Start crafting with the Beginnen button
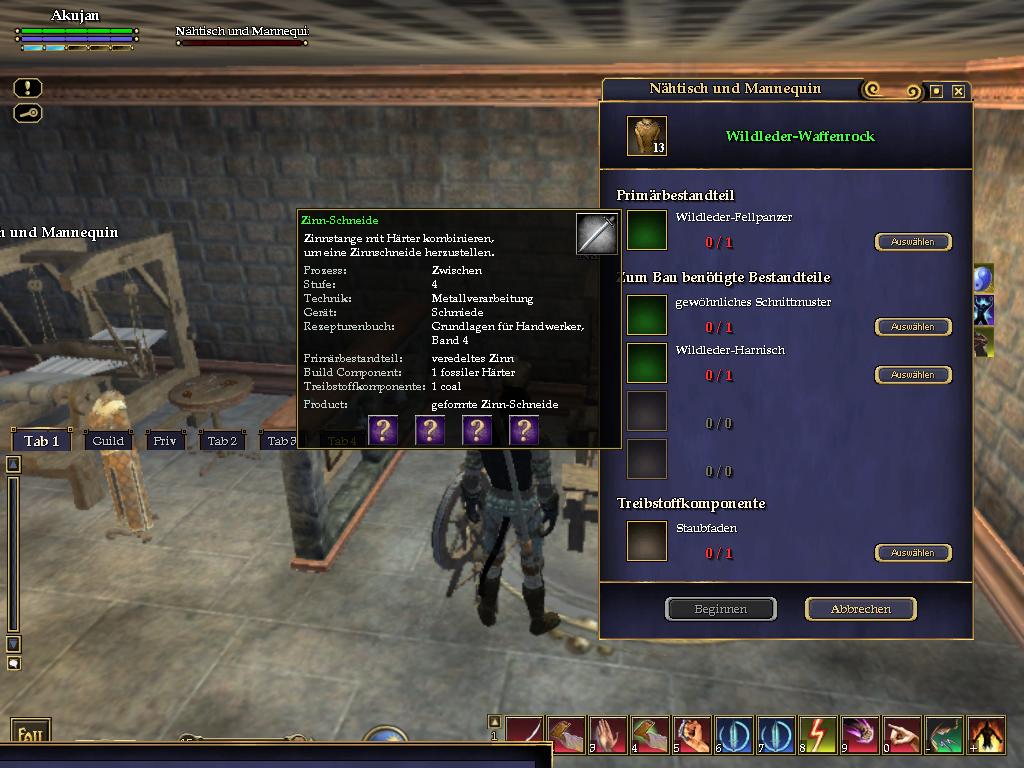 pos(720,609)
